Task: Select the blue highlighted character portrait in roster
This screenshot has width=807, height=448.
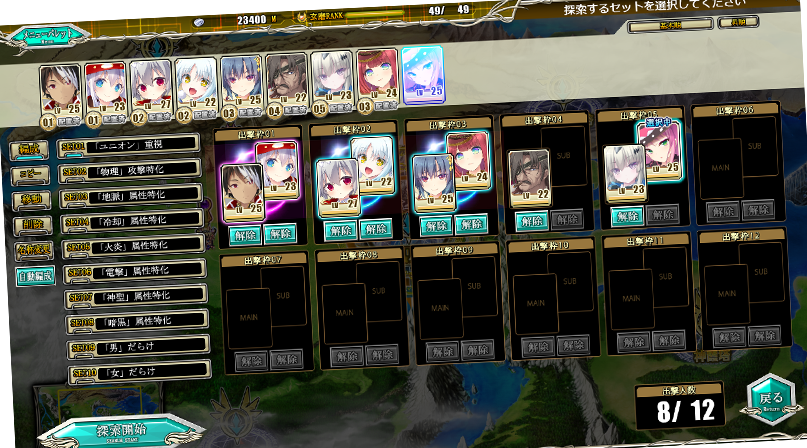Action: click(x=422, y=76)
